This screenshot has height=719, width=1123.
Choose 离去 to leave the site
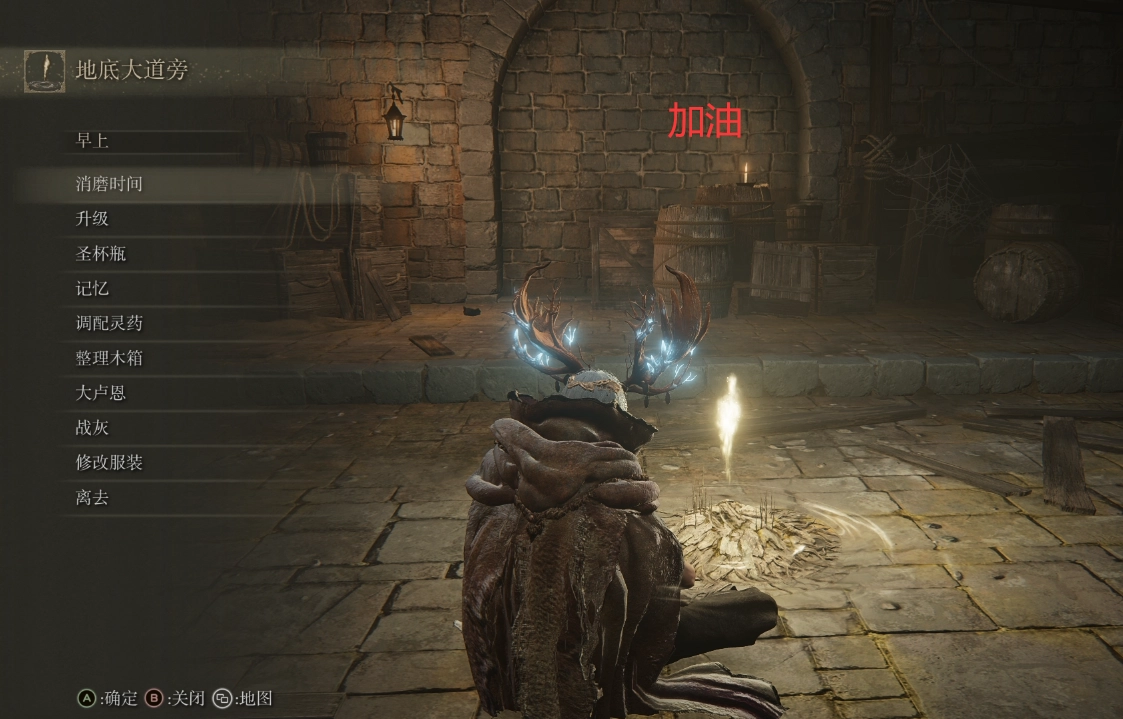(x=92, y=497)
